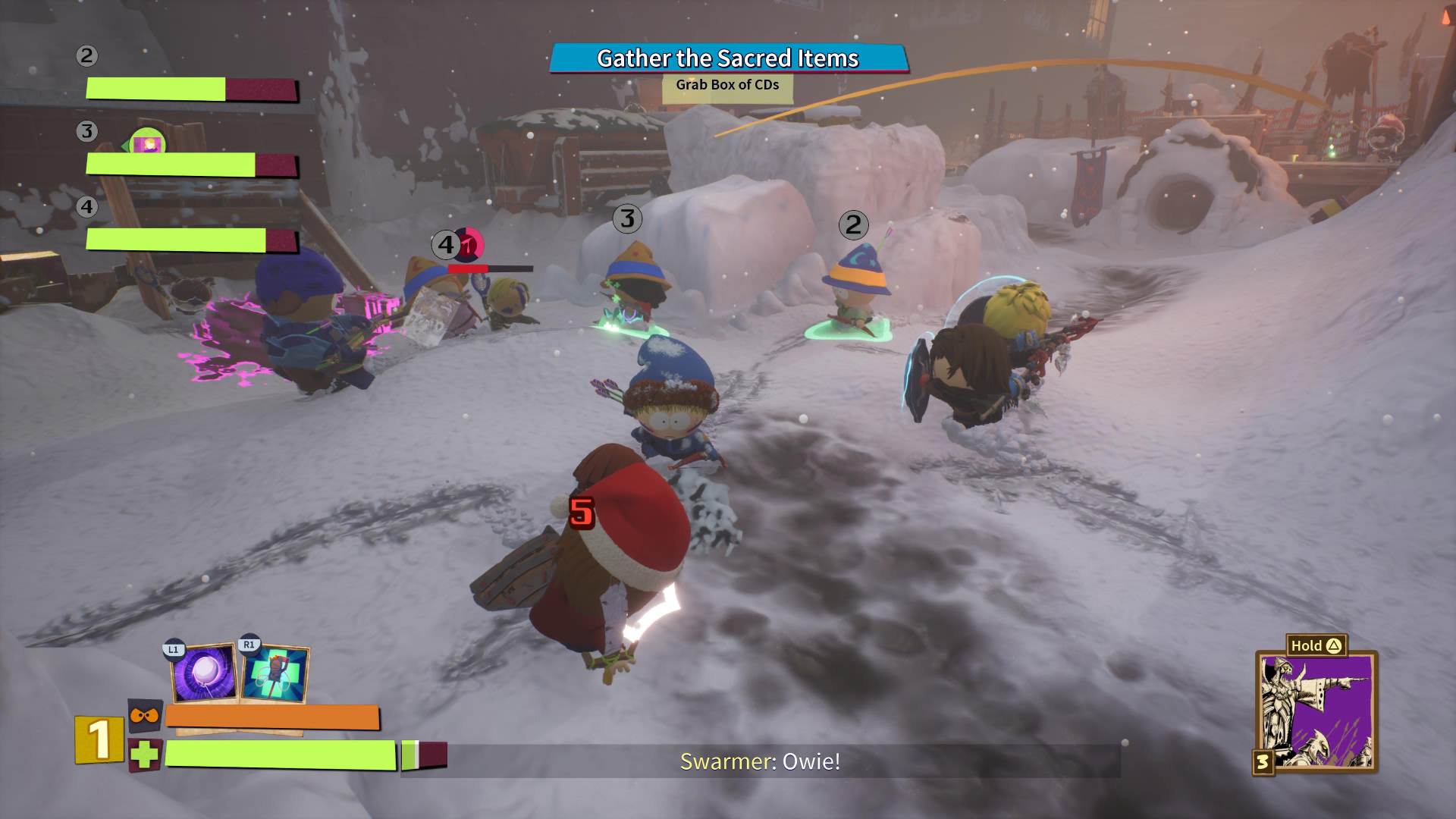Click the number 3 teammate marker

click(x=626, y=218)
